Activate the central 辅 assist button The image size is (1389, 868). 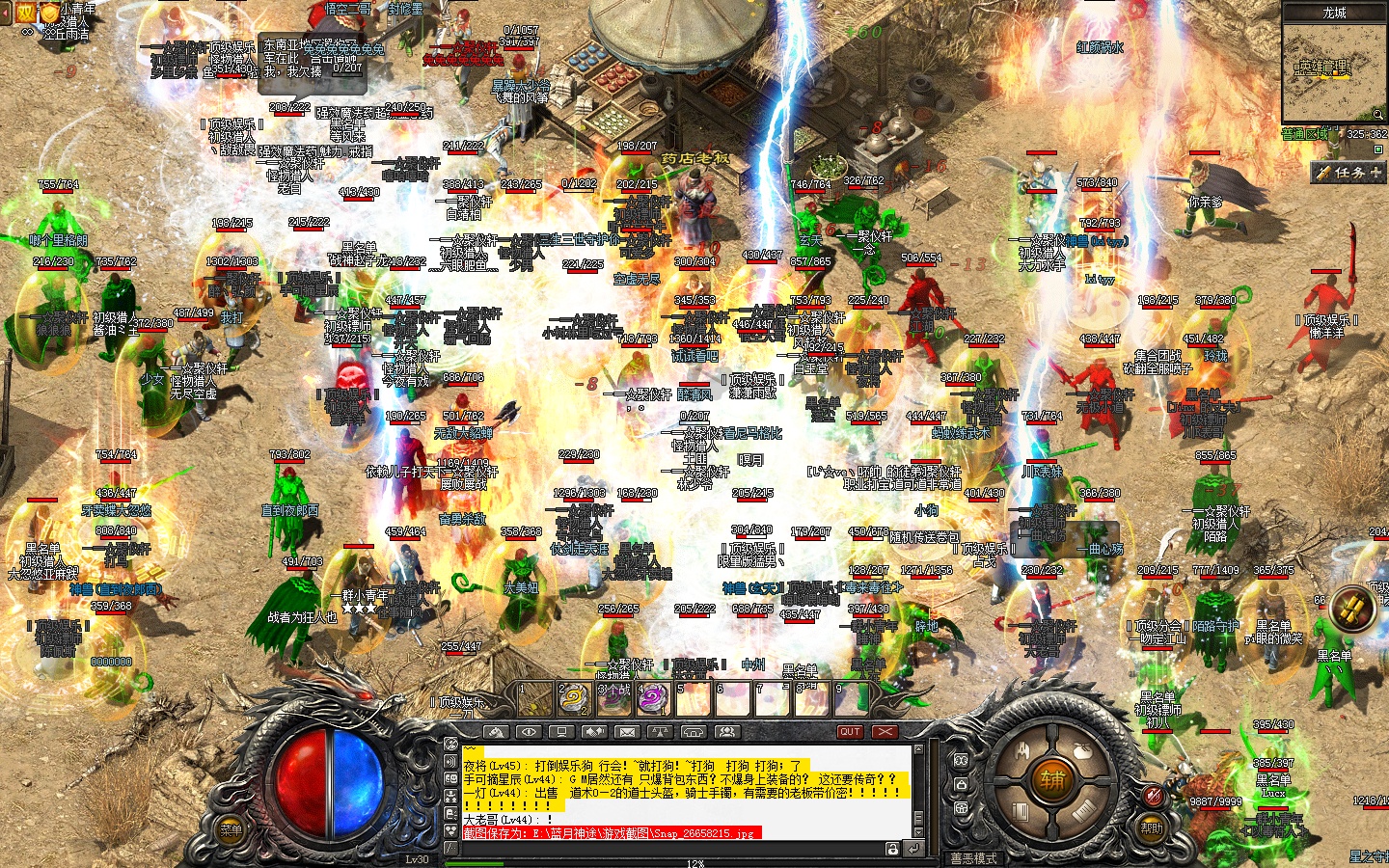(1050, 779)
